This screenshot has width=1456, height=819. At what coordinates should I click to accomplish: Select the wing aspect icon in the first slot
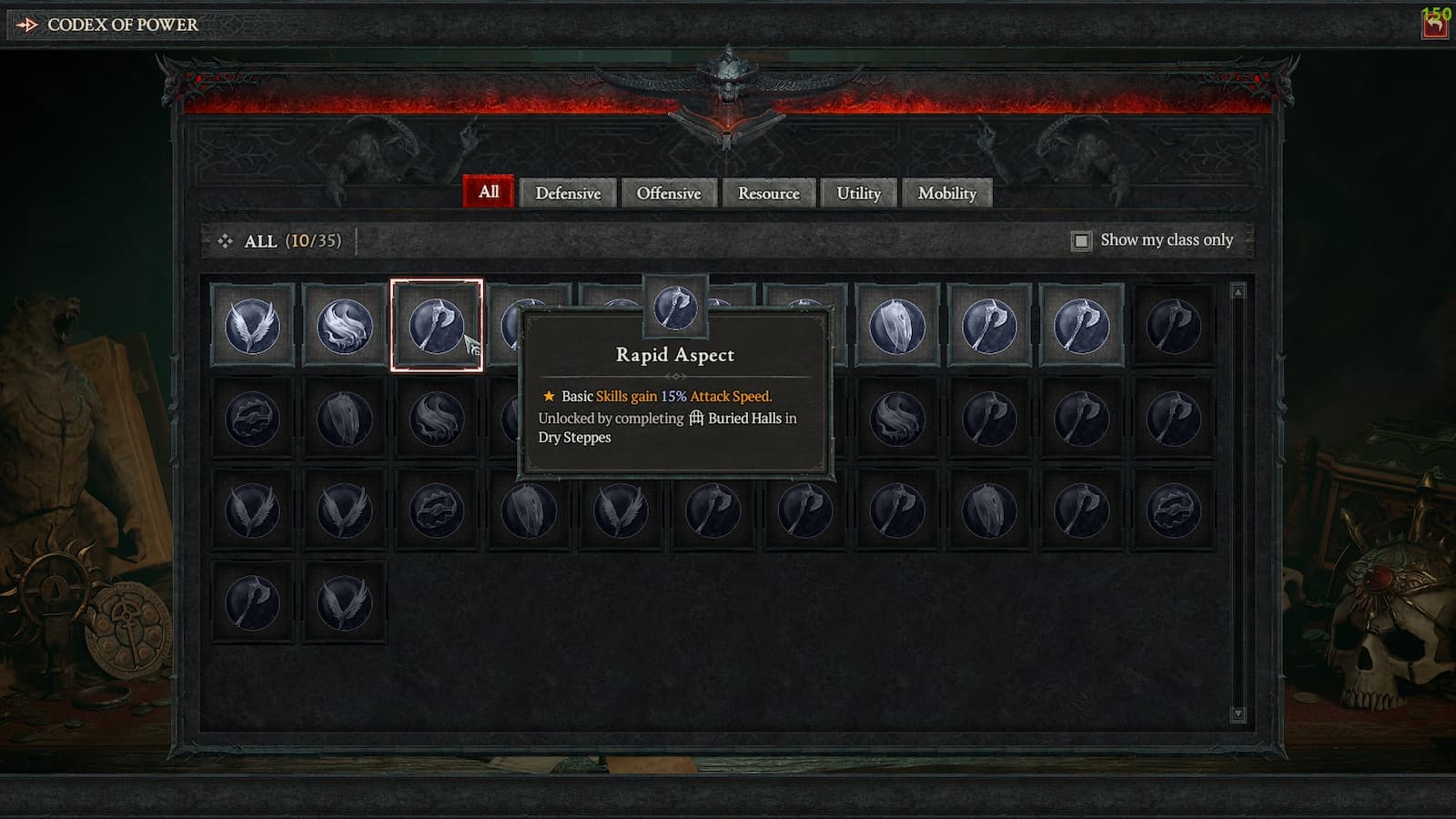pyautogui.click(x=252, y=326)
